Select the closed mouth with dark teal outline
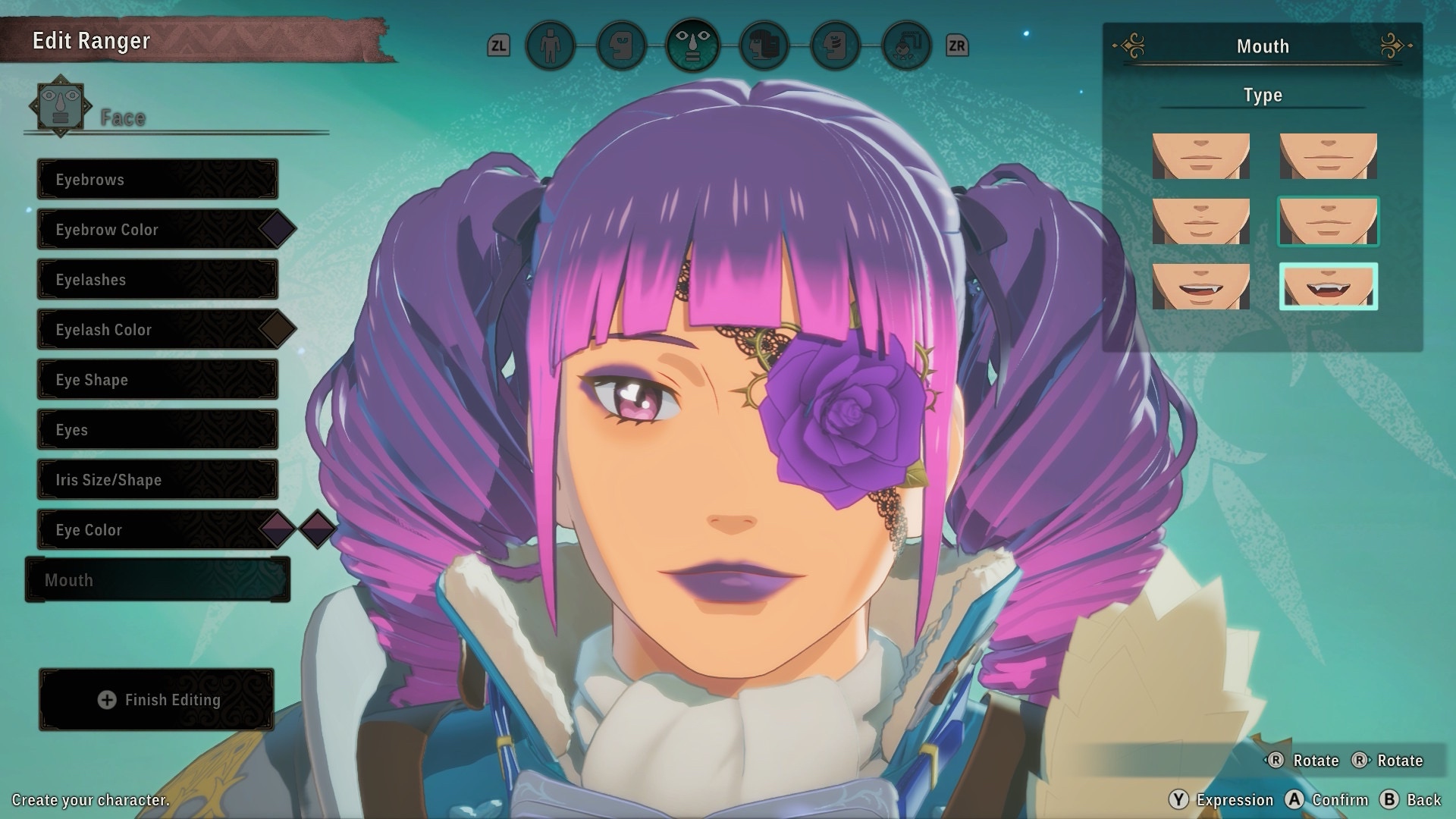The image size is (1456, 819). click(1328, 221)
